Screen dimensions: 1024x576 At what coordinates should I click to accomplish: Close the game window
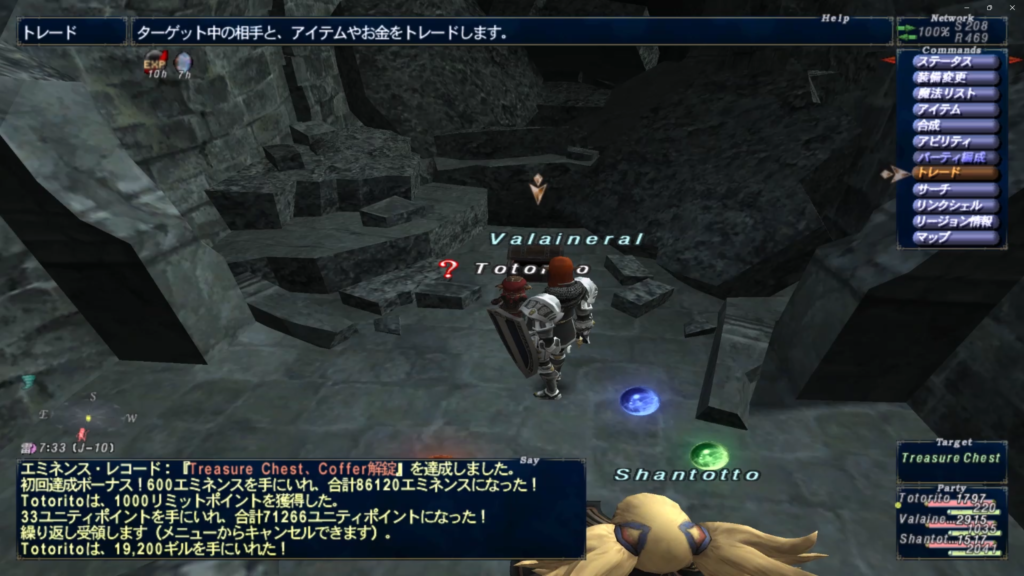click(x=1013, y=7)
